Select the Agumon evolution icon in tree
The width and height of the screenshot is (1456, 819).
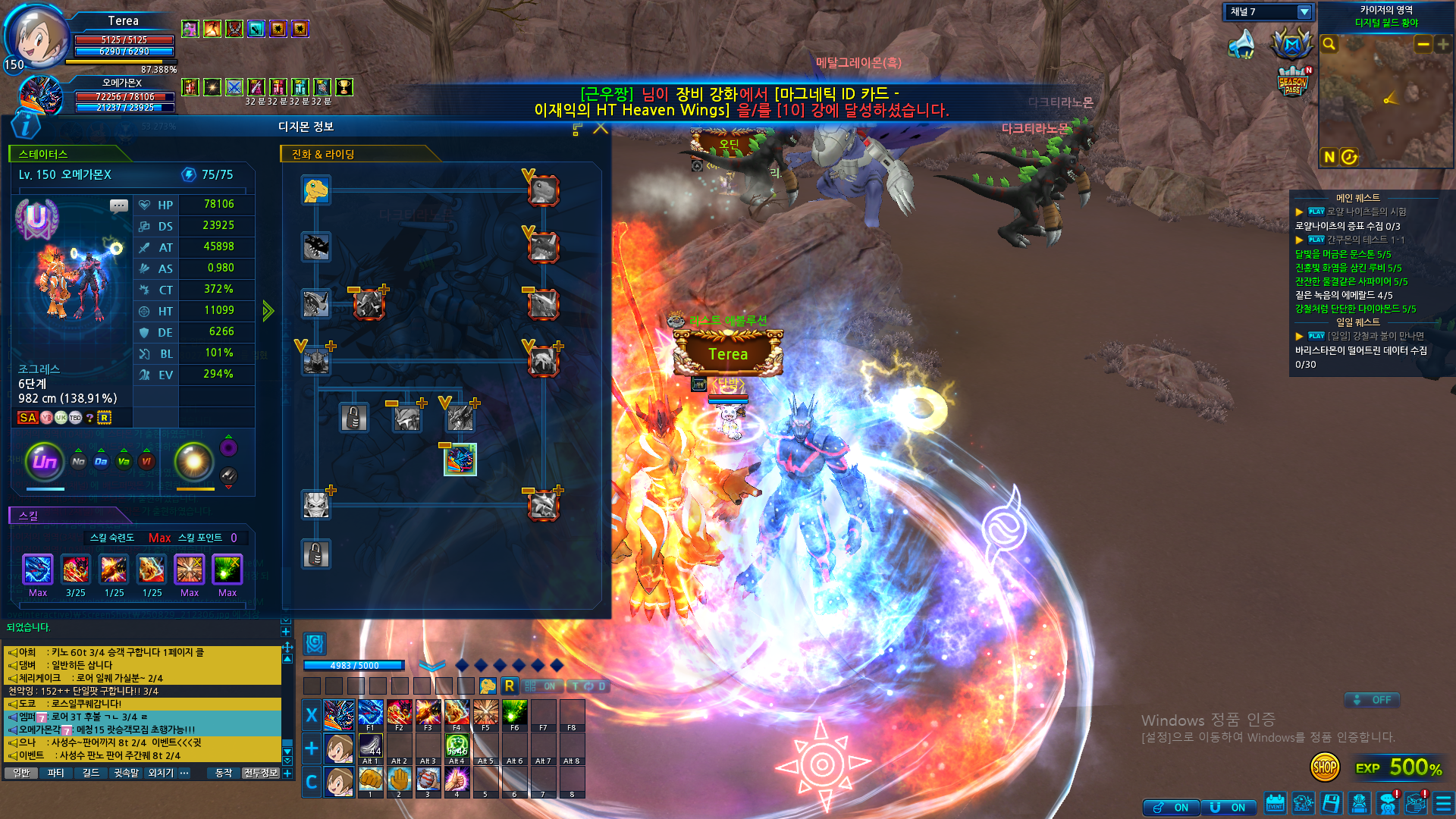tap(316, 190)
